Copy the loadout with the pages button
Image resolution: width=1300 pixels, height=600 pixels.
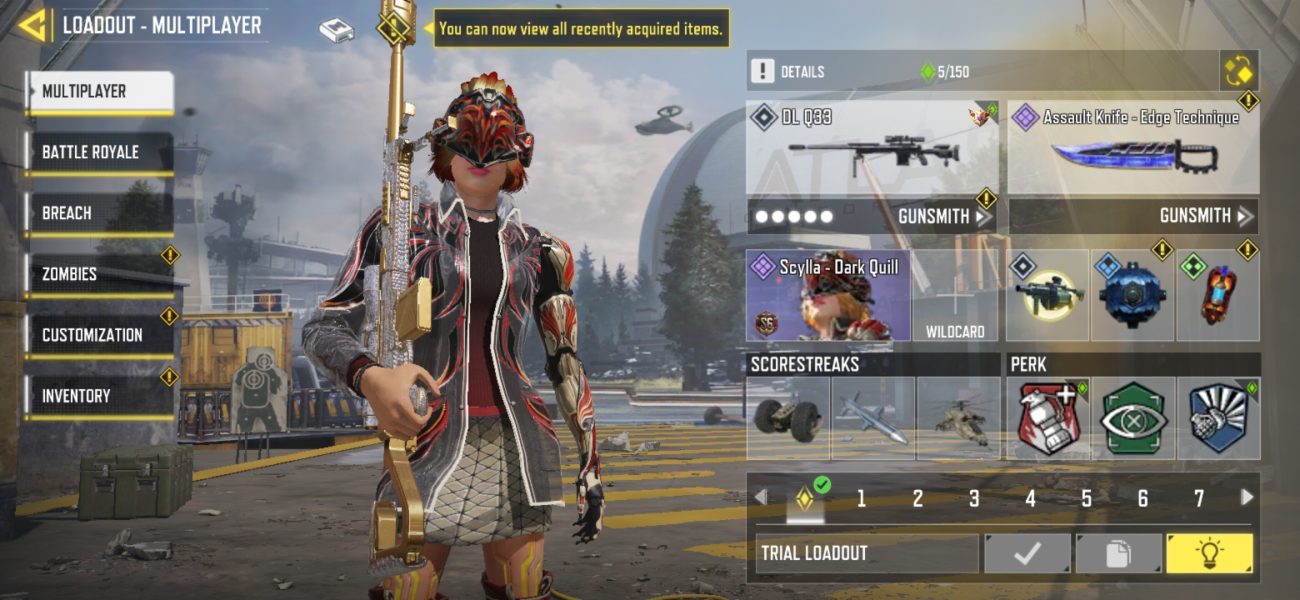pos(1118,553)
